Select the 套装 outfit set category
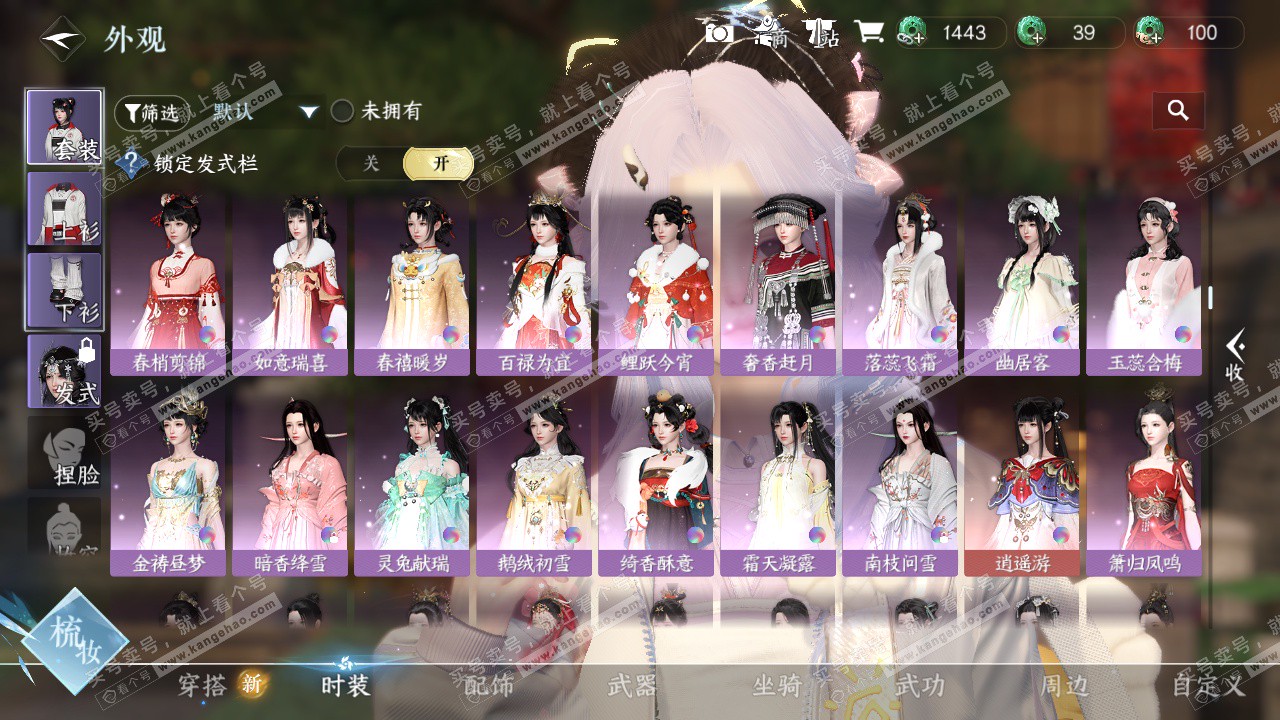 [x=64, y=127]
